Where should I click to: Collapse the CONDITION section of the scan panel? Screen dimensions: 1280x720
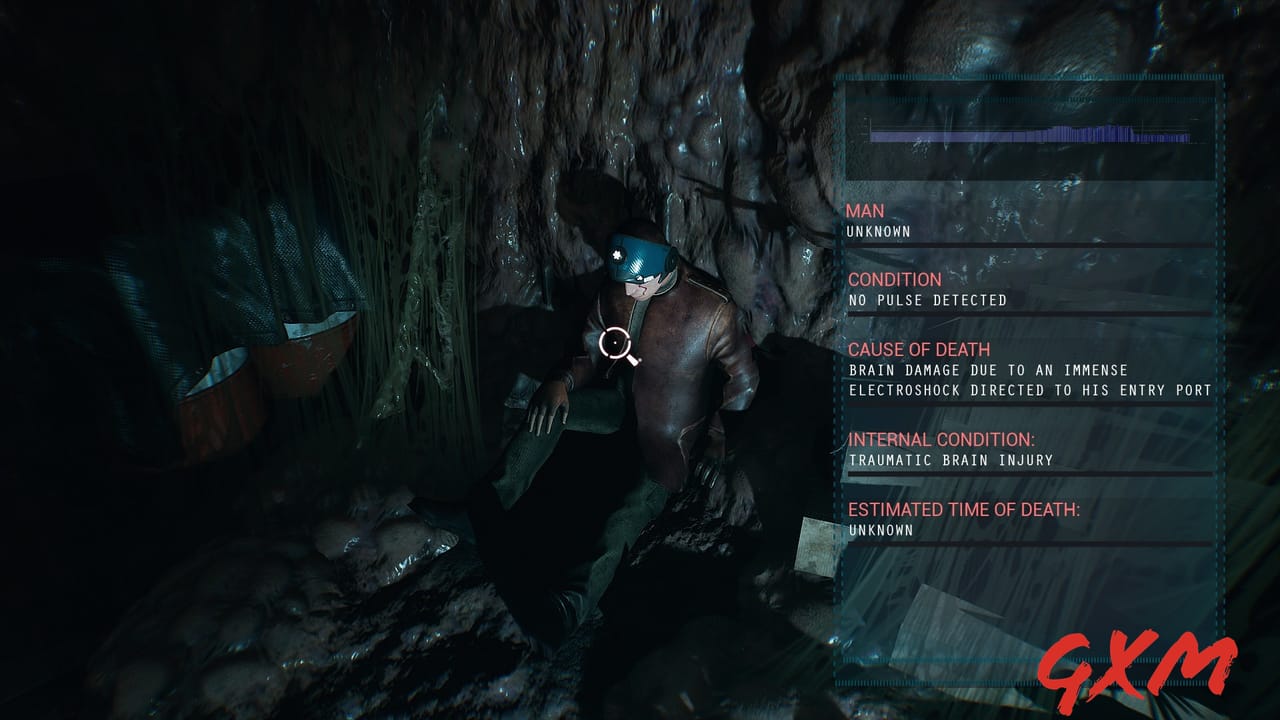coord(893,280)
